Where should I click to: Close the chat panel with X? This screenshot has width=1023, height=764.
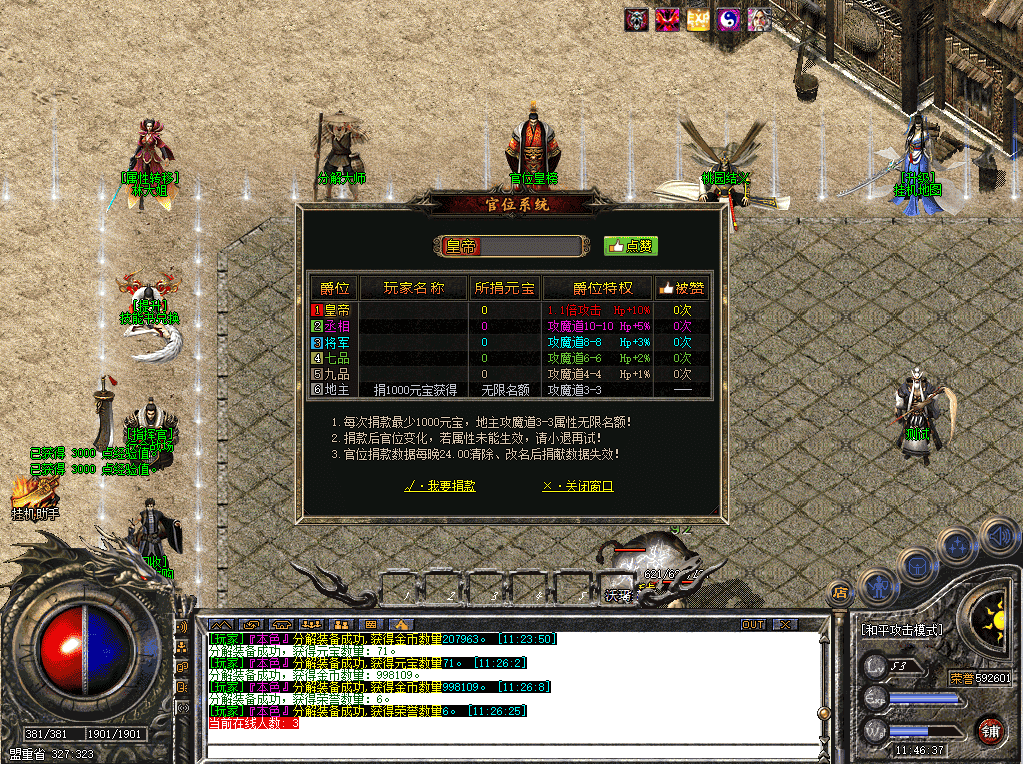(785, 625)
